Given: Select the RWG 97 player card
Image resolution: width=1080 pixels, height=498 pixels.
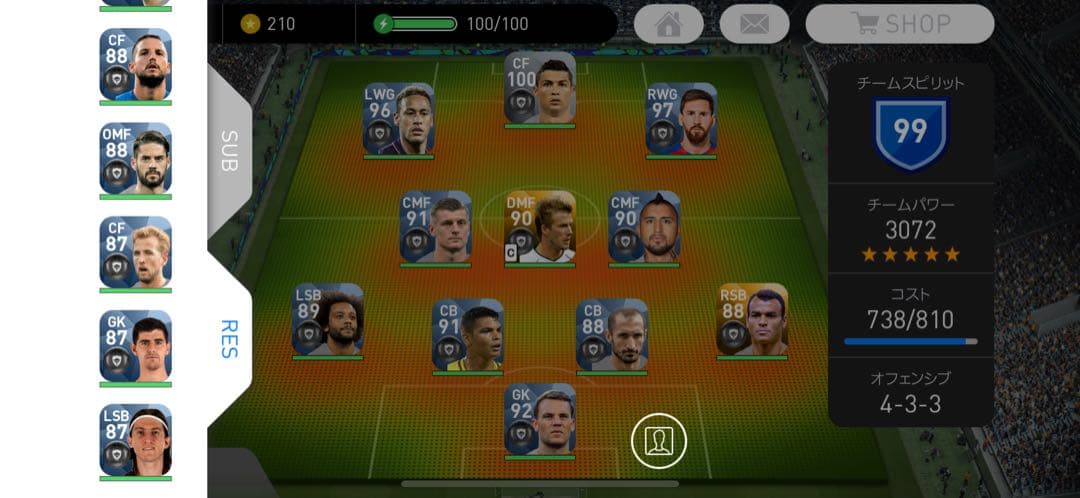Looking at the screenshot, I should click(x=681, y=118).
